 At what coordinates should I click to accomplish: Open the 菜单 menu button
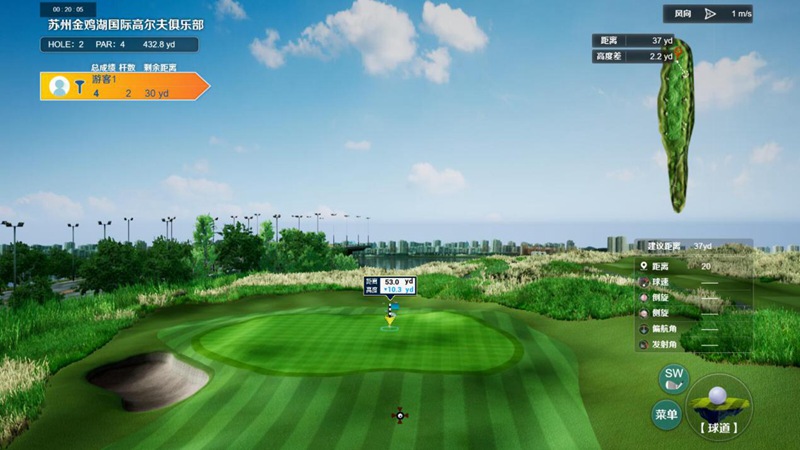point(666,413)
